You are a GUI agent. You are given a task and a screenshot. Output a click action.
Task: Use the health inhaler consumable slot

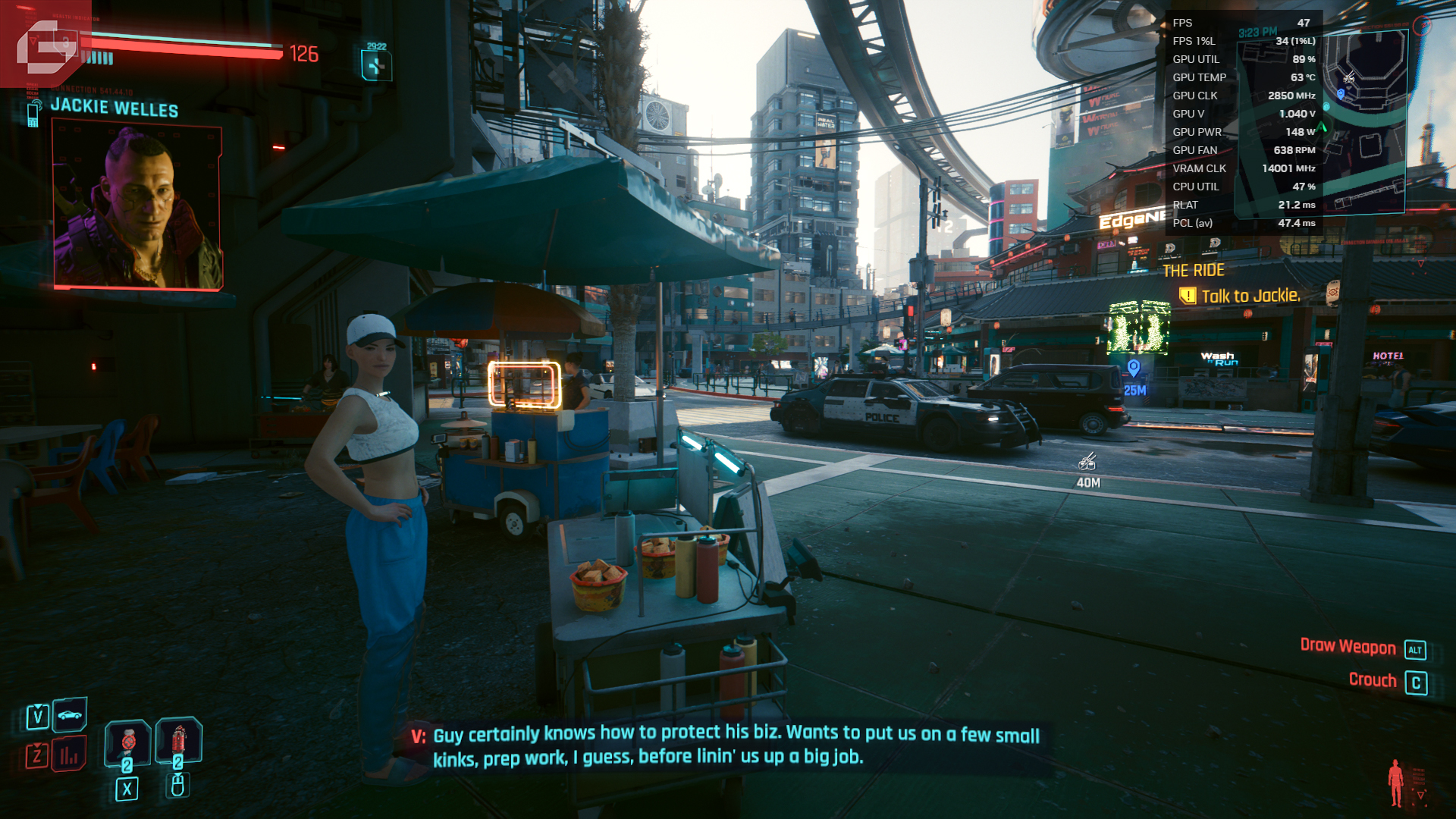pos(127,742)
